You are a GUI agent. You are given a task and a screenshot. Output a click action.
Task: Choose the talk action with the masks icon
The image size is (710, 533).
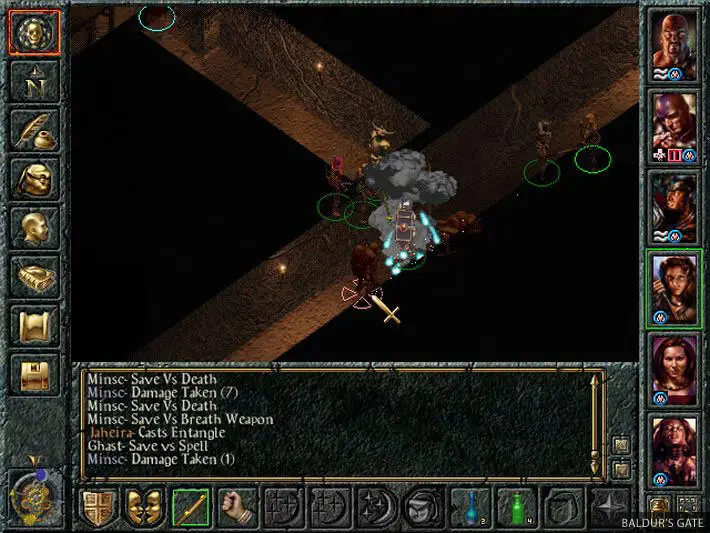144,507
